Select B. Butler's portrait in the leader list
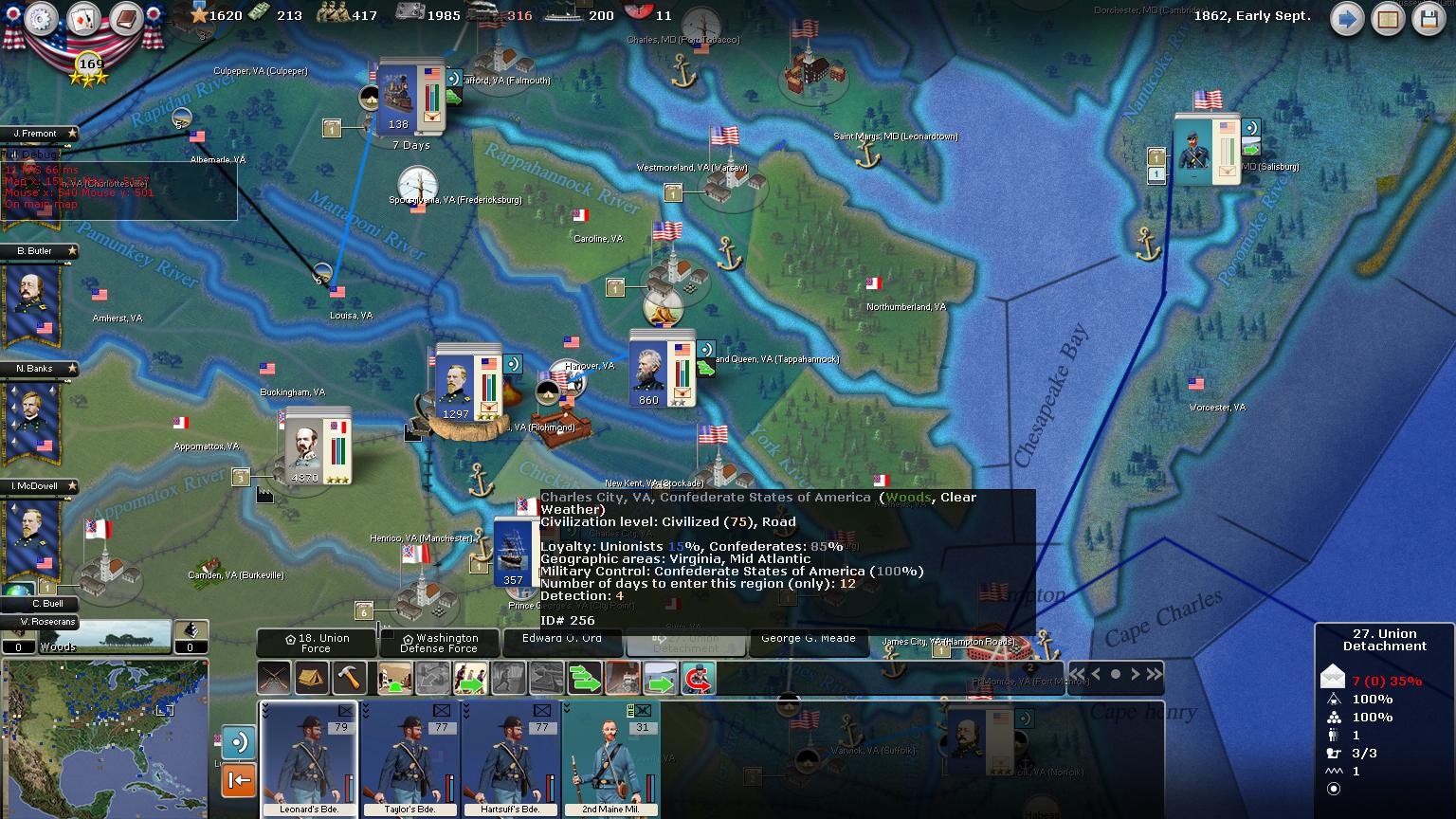 coord(33,300)
